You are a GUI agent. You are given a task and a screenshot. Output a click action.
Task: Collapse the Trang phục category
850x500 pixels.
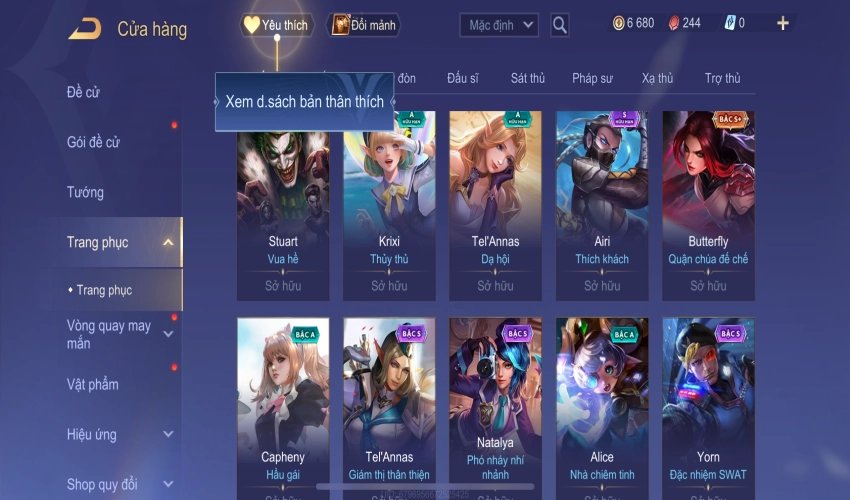167,242
